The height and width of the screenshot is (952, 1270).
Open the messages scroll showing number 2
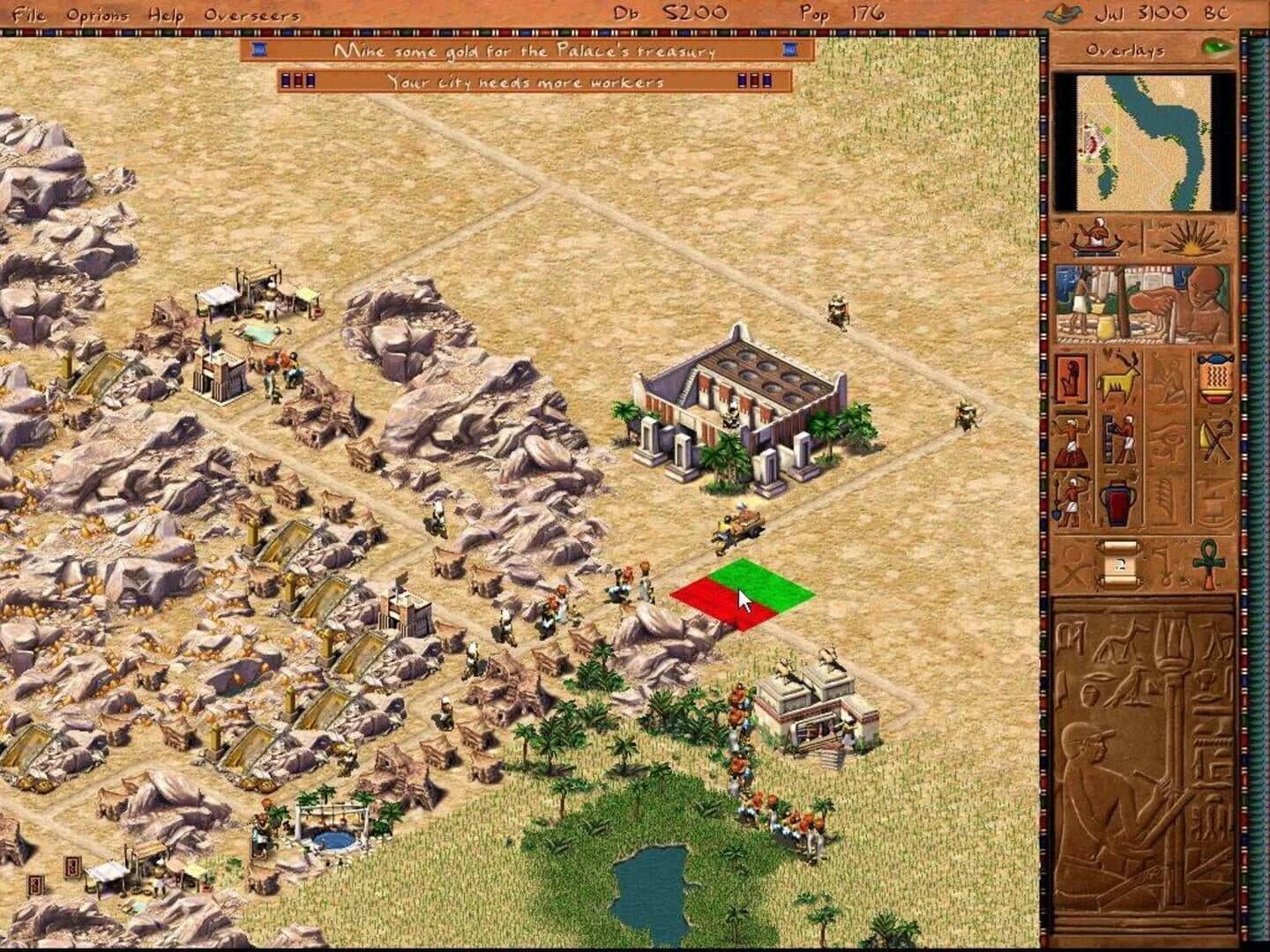coord(1120,565)
